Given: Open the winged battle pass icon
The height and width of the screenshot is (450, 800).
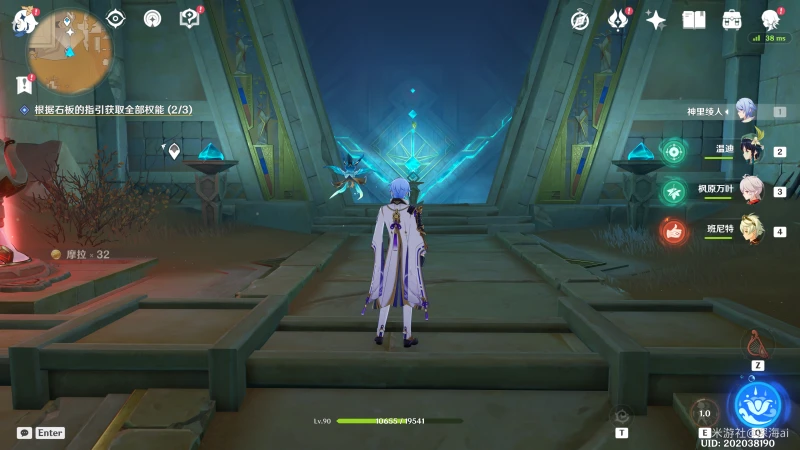Looking at the screenshot, I should click(617, 19).
